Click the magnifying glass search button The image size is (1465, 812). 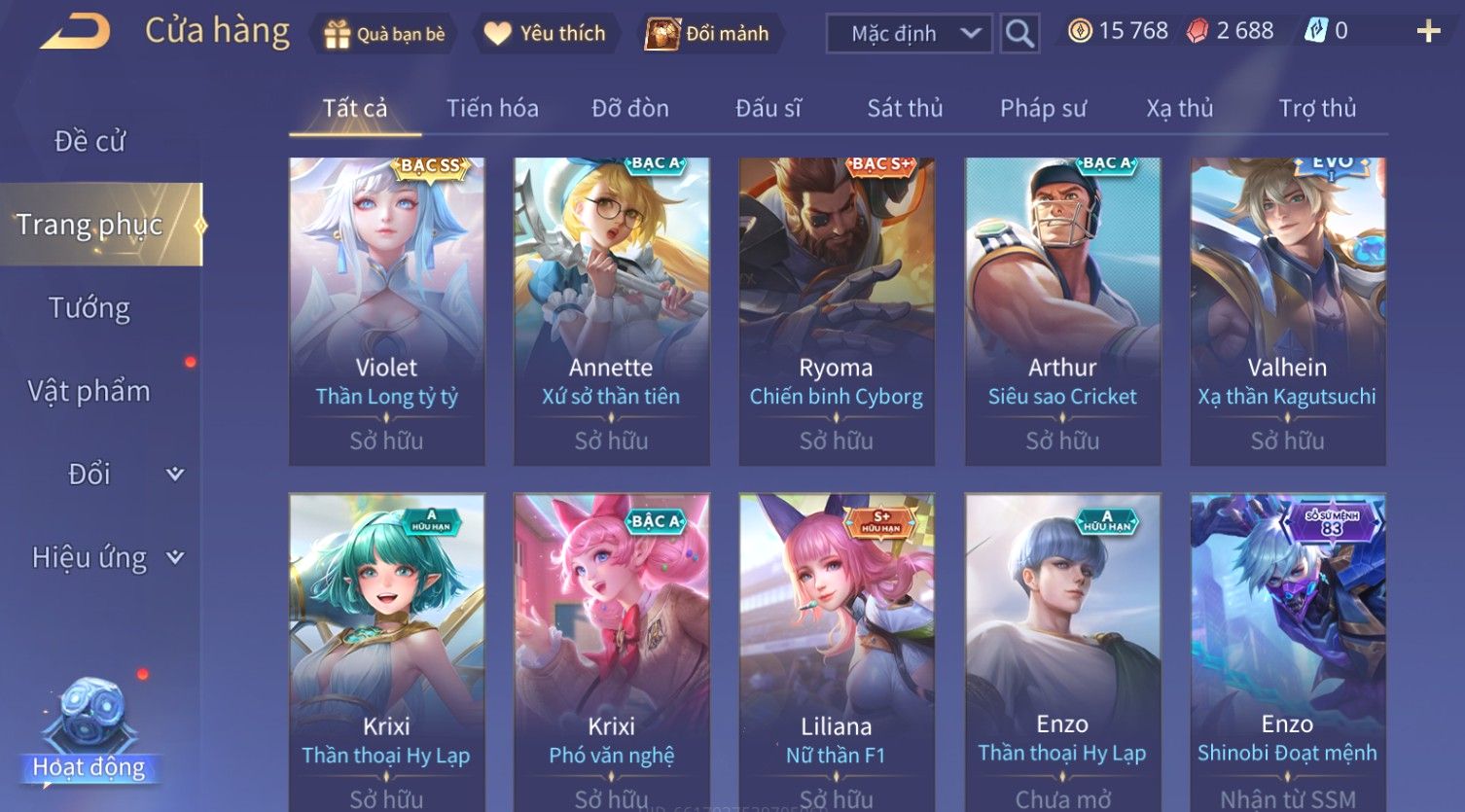click(1019, 34)
